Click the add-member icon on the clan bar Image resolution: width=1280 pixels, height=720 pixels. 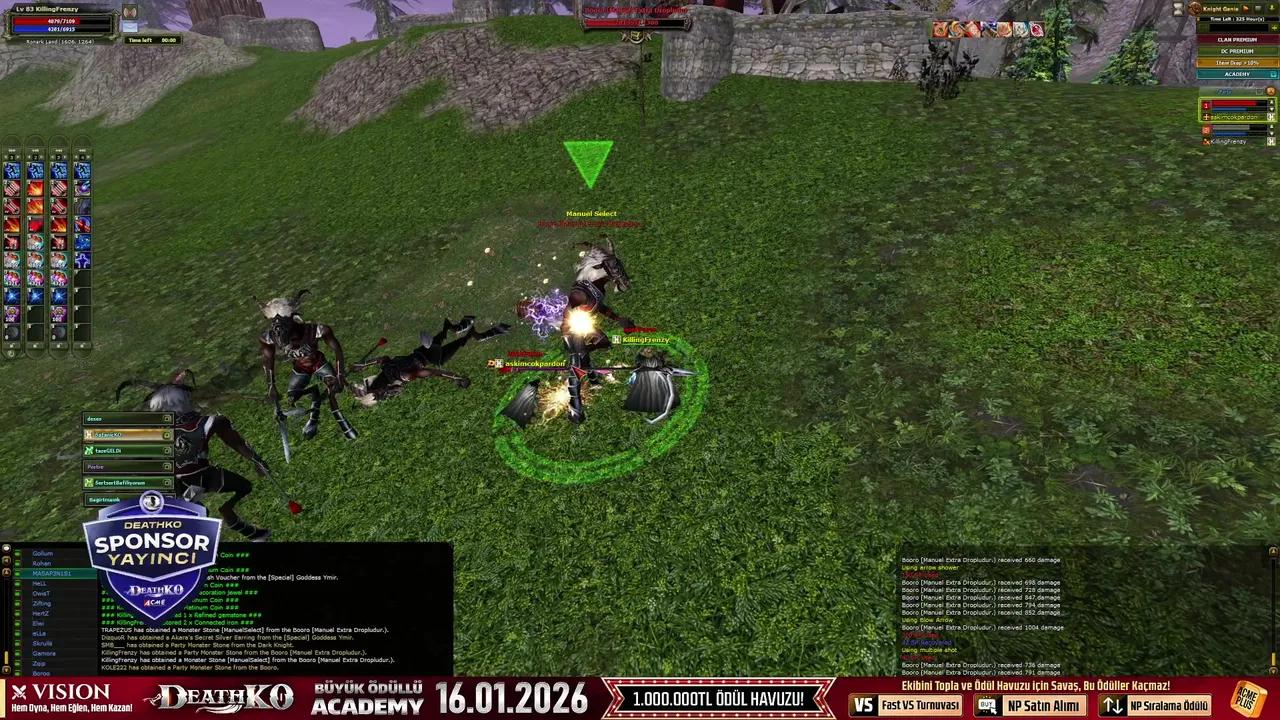click(1272, 8)
